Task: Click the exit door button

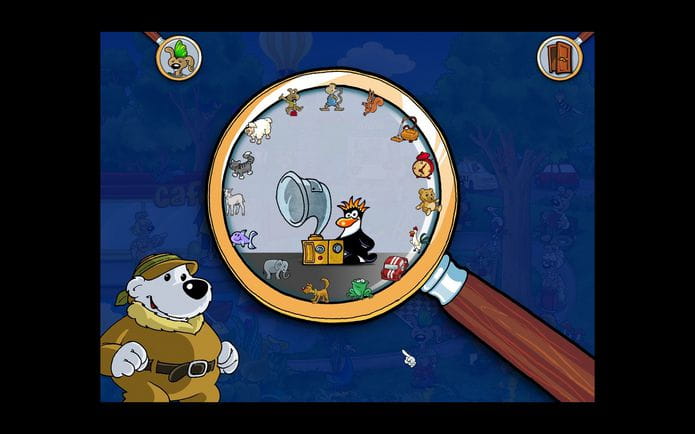Action: [x=558, y=58]
